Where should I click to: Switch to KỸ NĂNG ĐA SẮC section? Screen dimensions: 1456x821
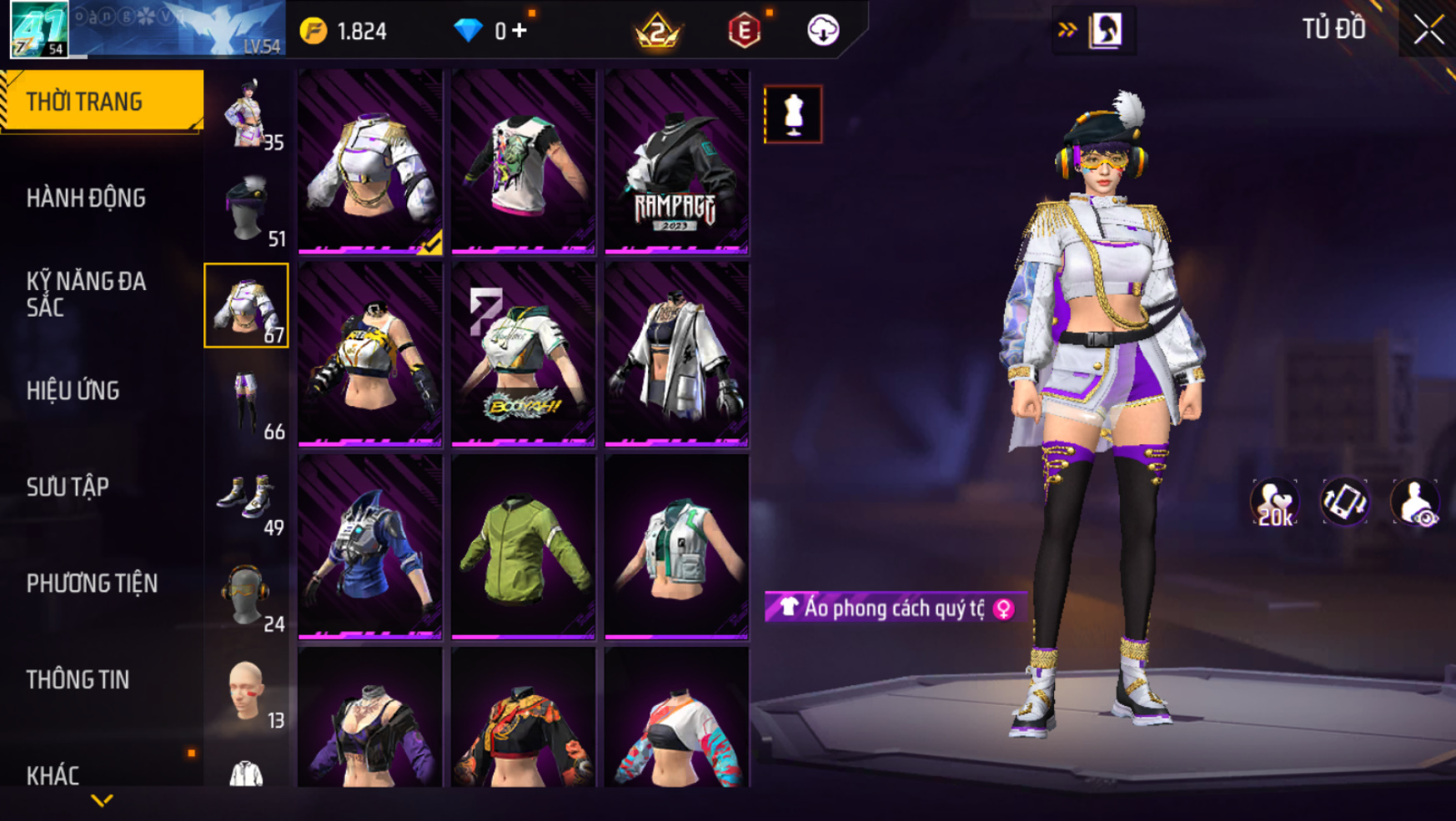(86, 294)
